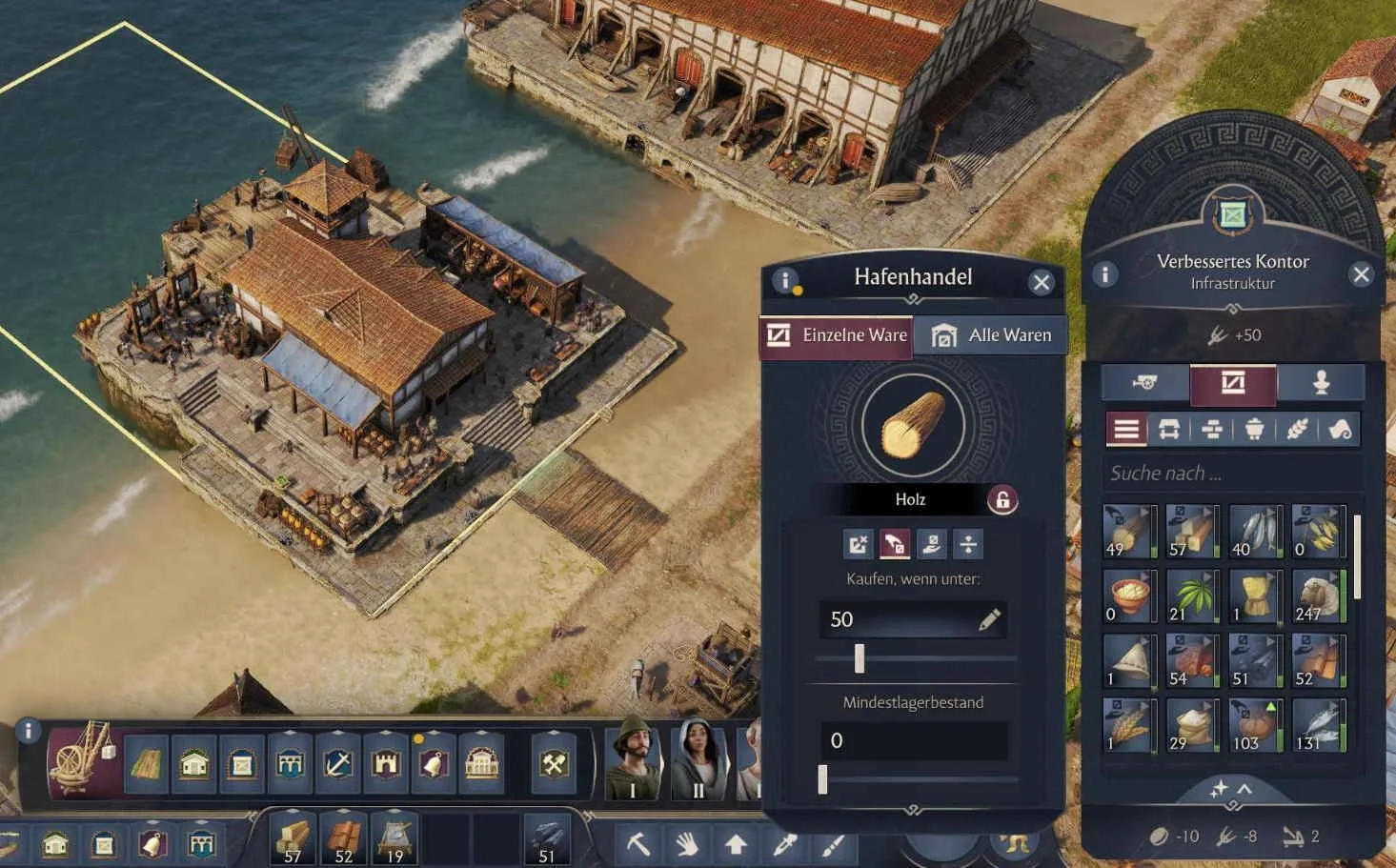The image size is (1396, 868).
Task: Toggle the lock icon next to Holz
Action: [1001, 499]
